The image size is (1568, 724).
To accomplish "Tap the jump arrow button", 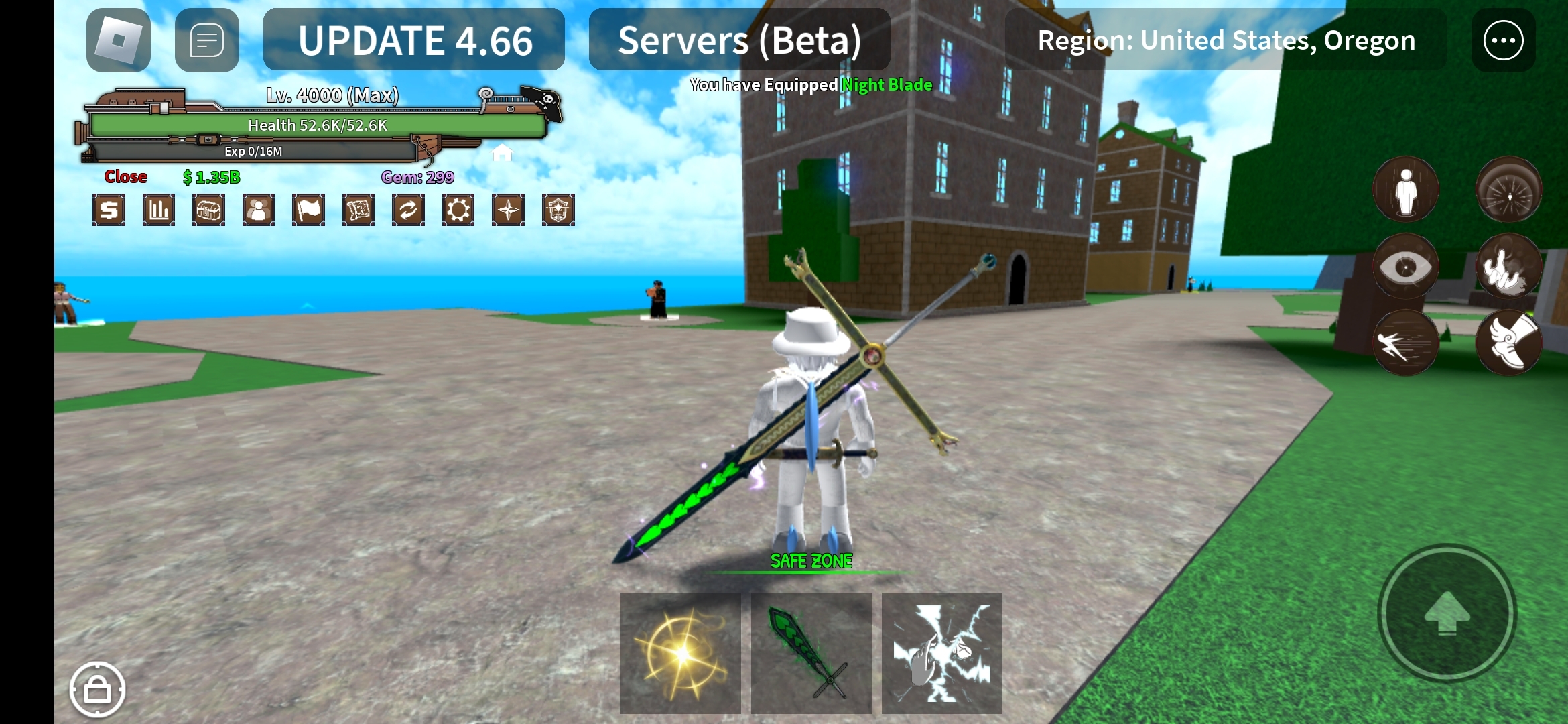I will coord(1447,612).
